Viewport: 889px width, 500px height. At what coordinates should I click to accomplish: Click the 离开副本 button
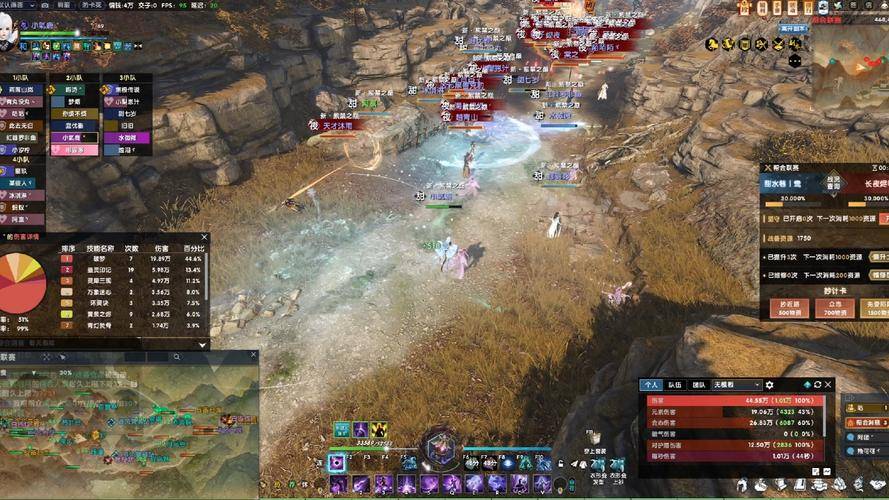click(x=793, y=30)
